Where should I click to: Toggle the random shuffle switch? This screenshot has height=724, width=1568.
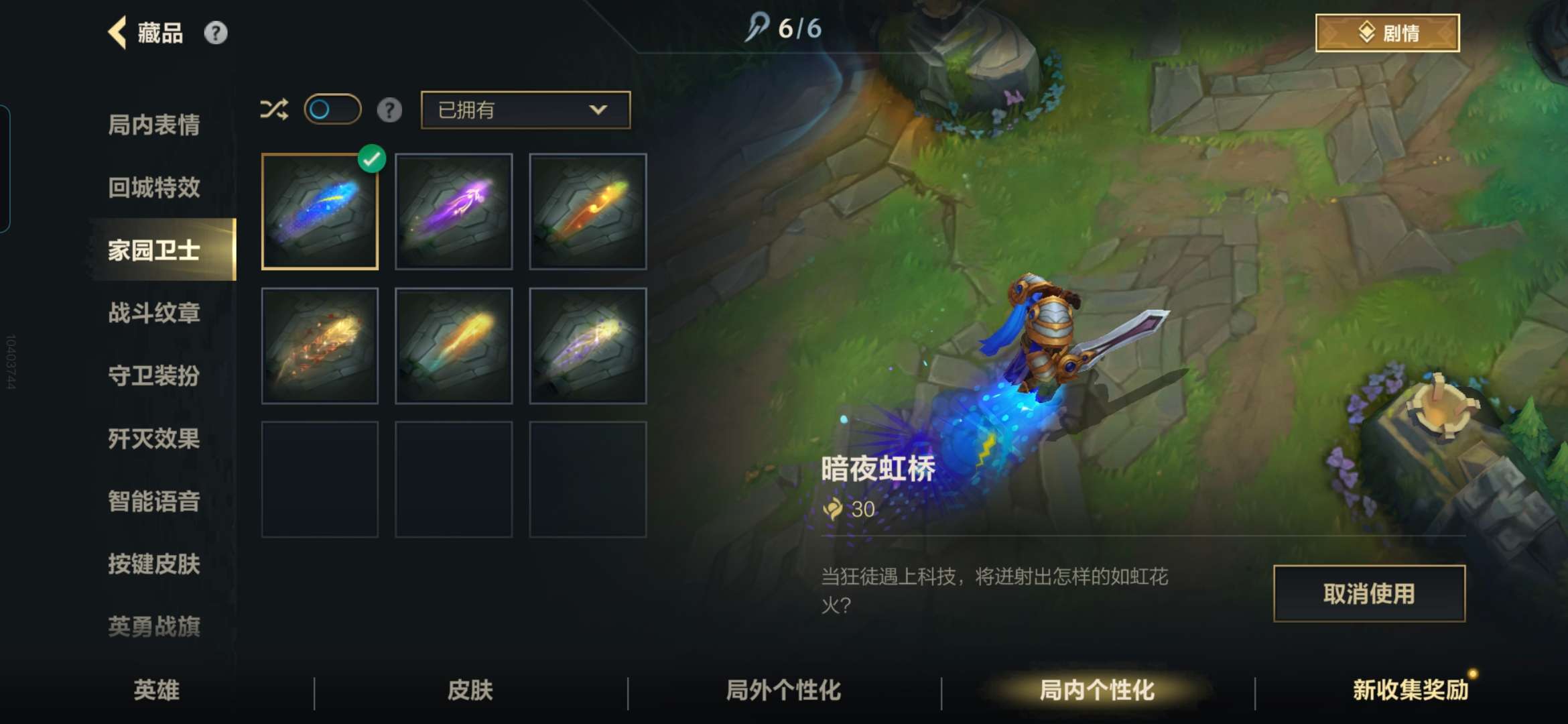[332, 109]
